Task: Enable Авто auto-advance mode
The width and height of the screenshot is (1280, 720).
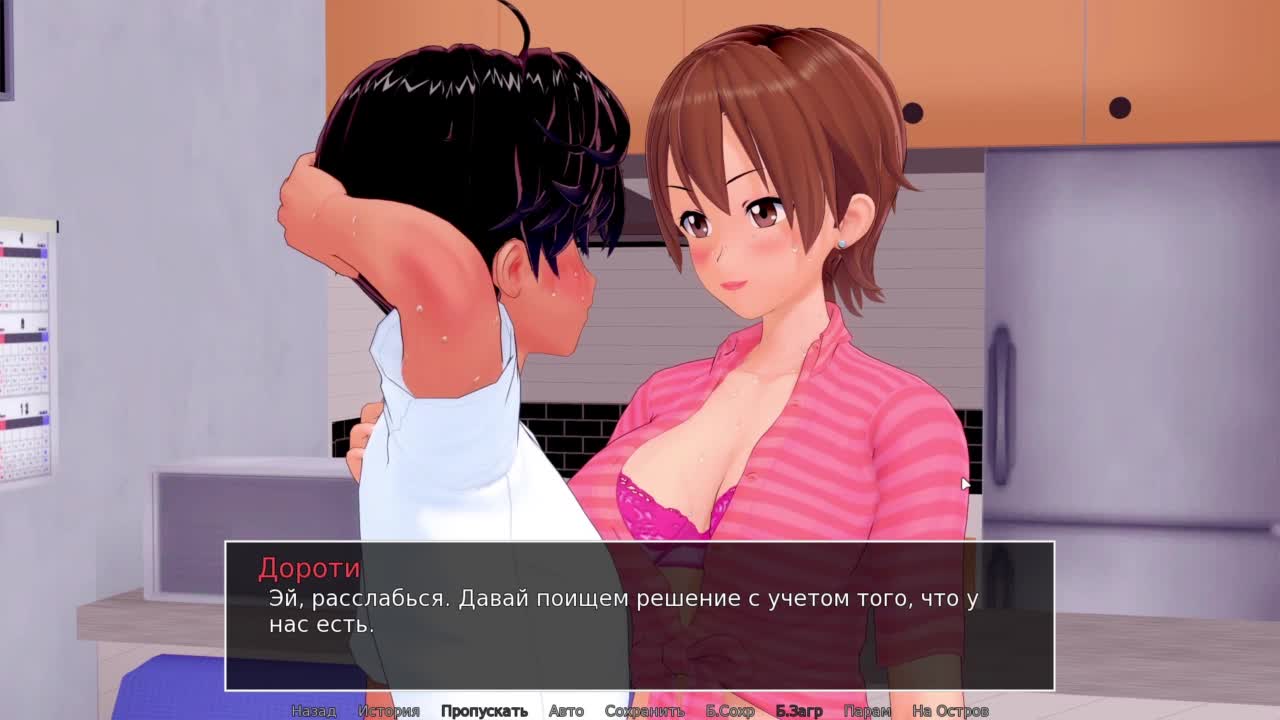Action: pyautogui.click(x=566, y=711)
